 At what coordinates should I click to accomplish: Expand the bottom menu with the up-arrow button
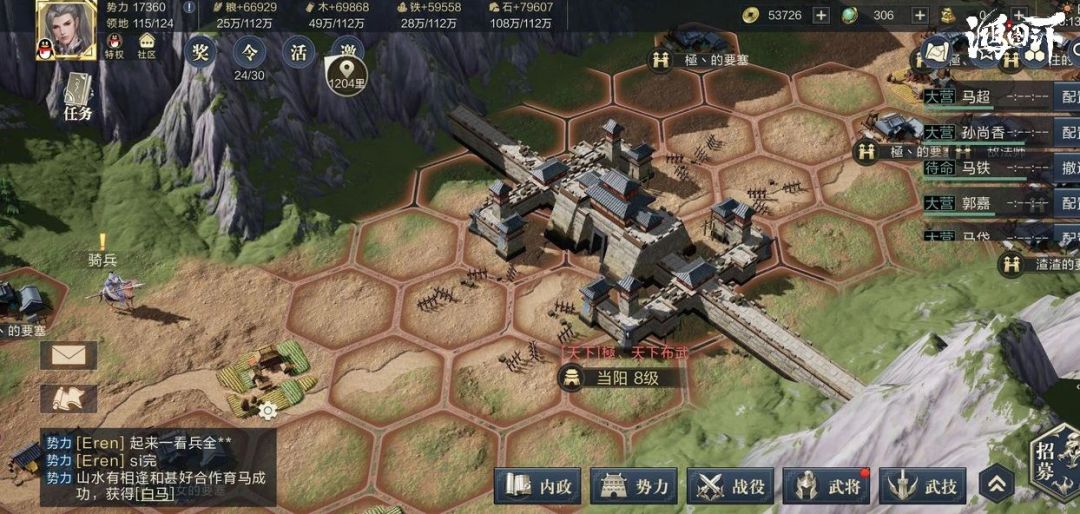click(x=996, y=486)
